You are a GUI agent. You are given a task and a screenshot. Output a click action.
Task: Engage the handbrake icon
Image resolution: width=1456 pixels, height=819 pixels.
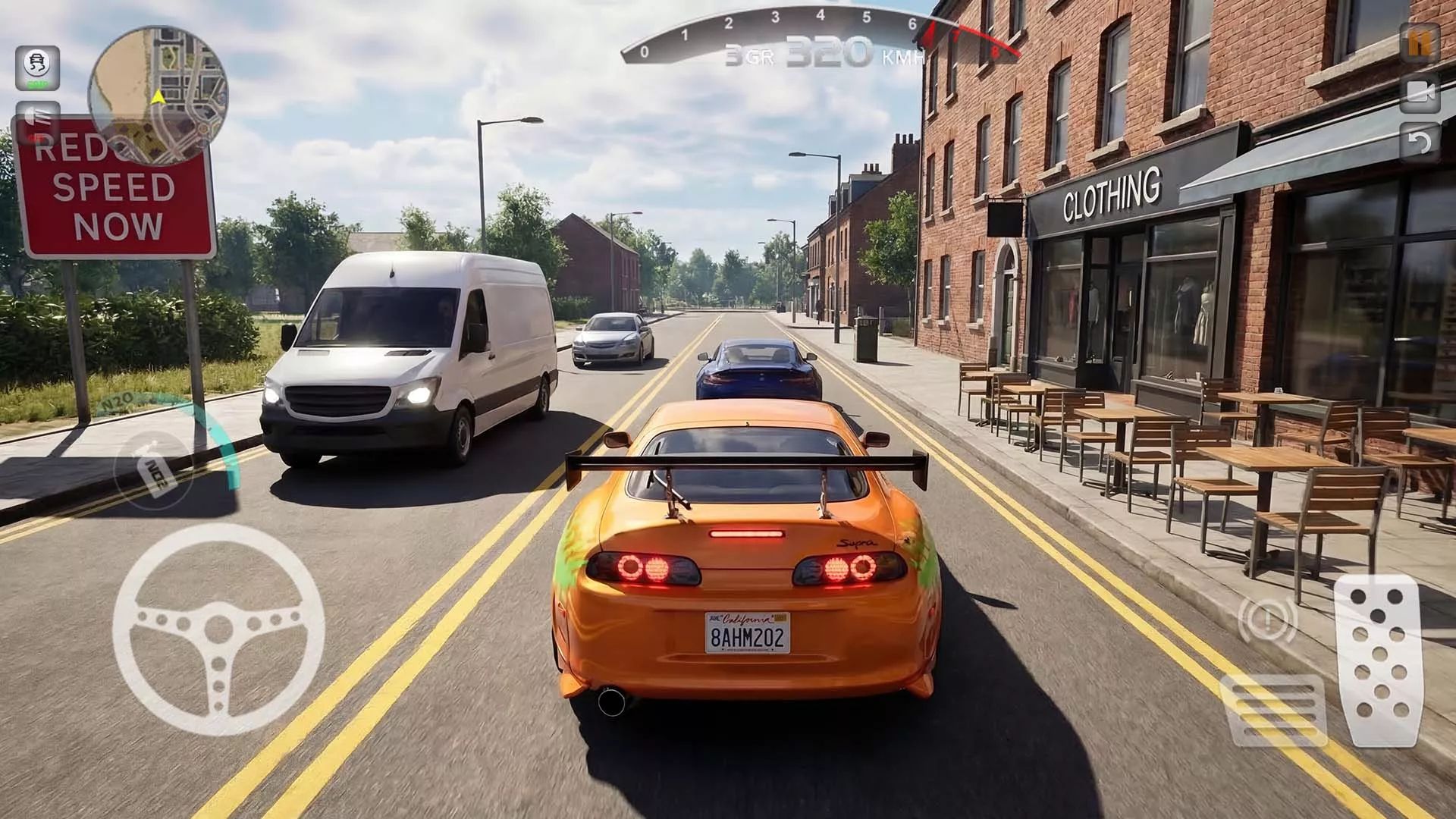pyautogui.click(x=1266, y=620)
